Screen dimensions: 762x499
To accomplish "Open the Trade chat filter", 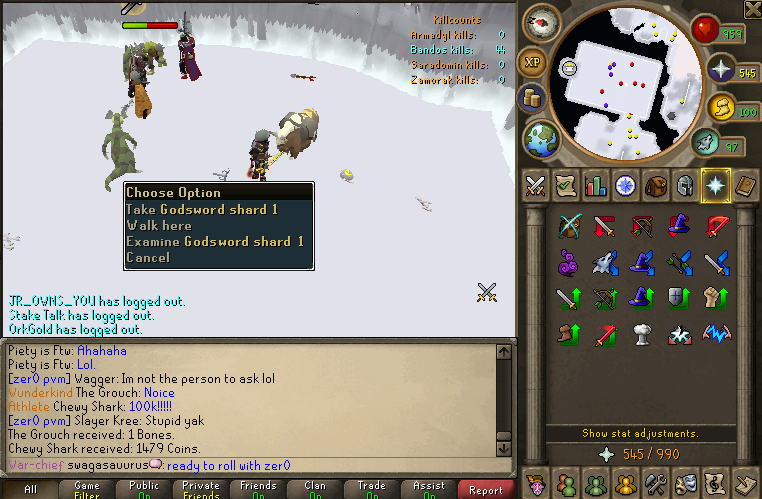I will (x=372, y=490).
